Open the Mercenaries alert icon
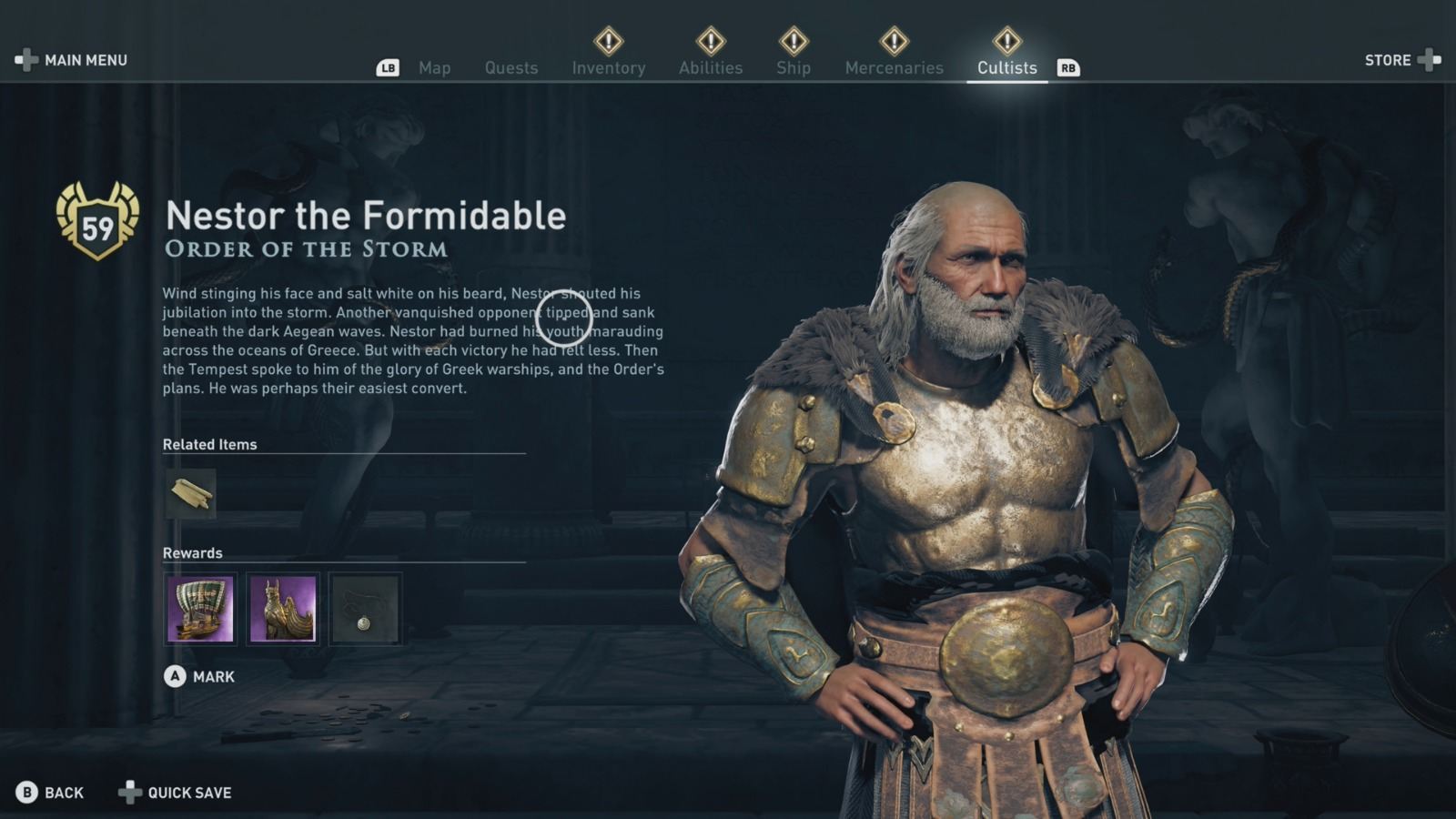Image resolution: width=1456 pixels, height=819 pixels. (895, 40)
